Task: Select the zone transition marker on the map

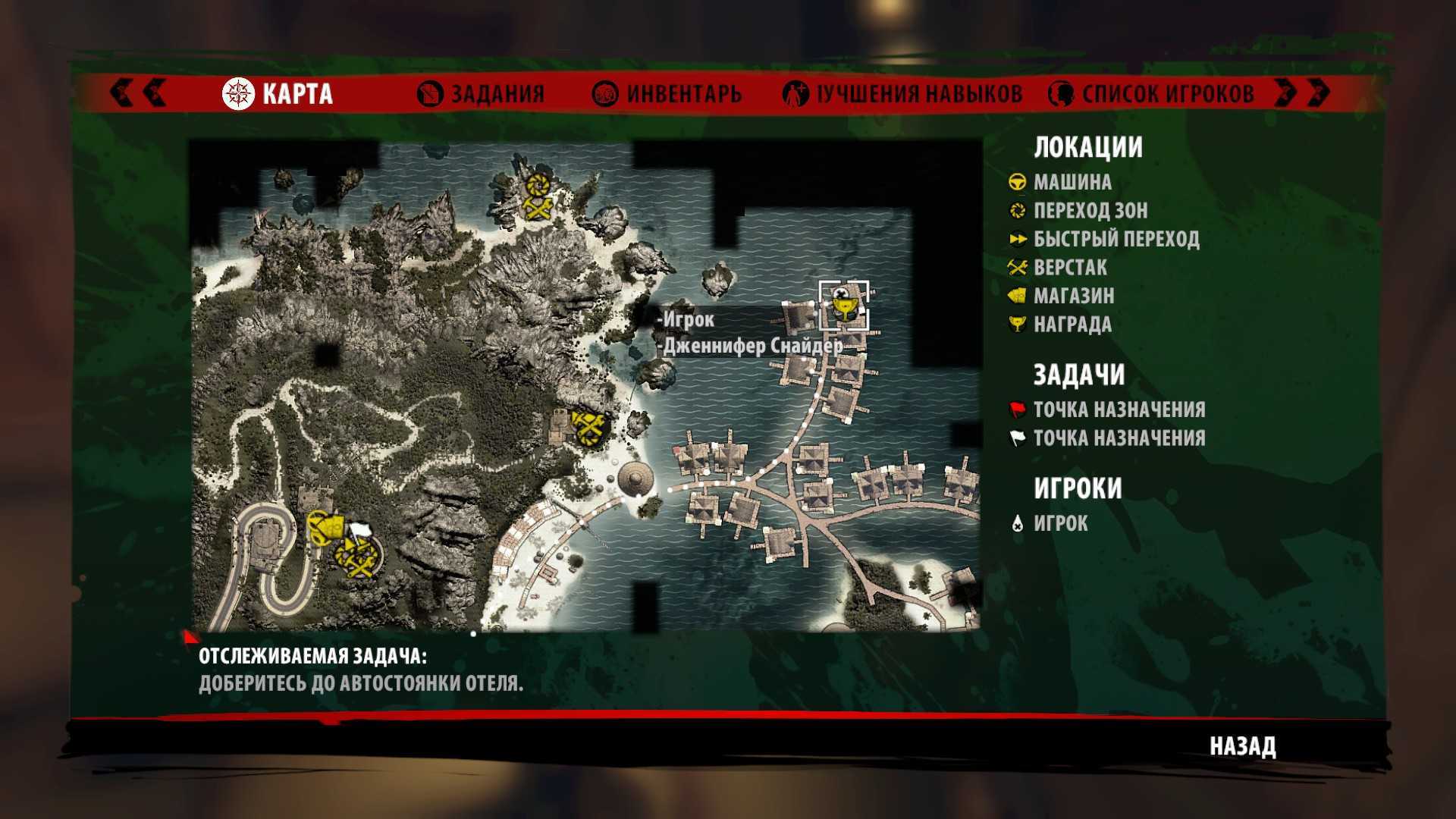Action: click(x=539, y=184)
